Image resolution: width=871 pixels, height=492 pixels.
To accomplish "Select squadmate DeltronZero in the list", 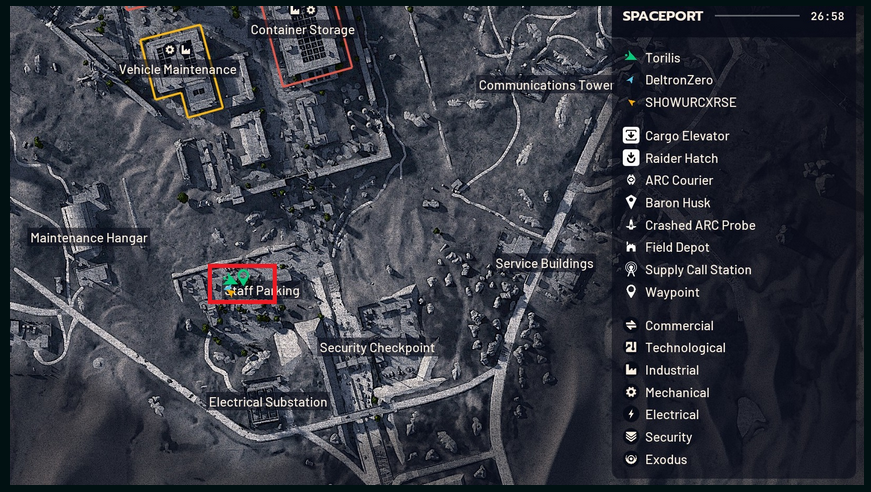I will 678,80.
